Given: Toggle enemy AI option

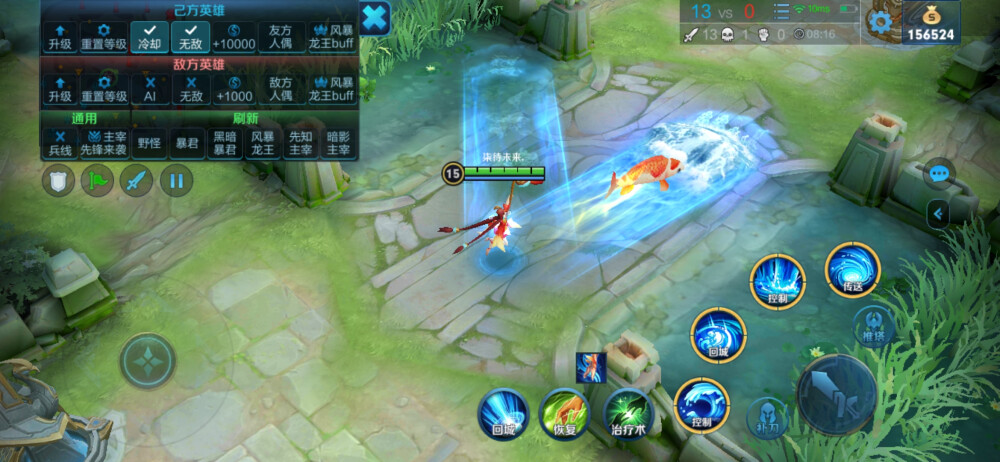Looking at the screenshot, I should click(150, 89).
